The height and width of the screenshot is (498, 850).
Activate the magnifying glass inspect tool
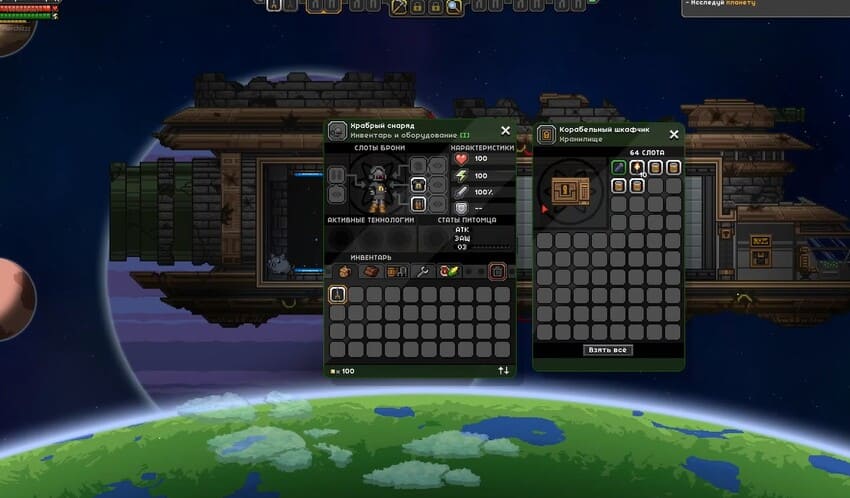click(x=454, y=7)
